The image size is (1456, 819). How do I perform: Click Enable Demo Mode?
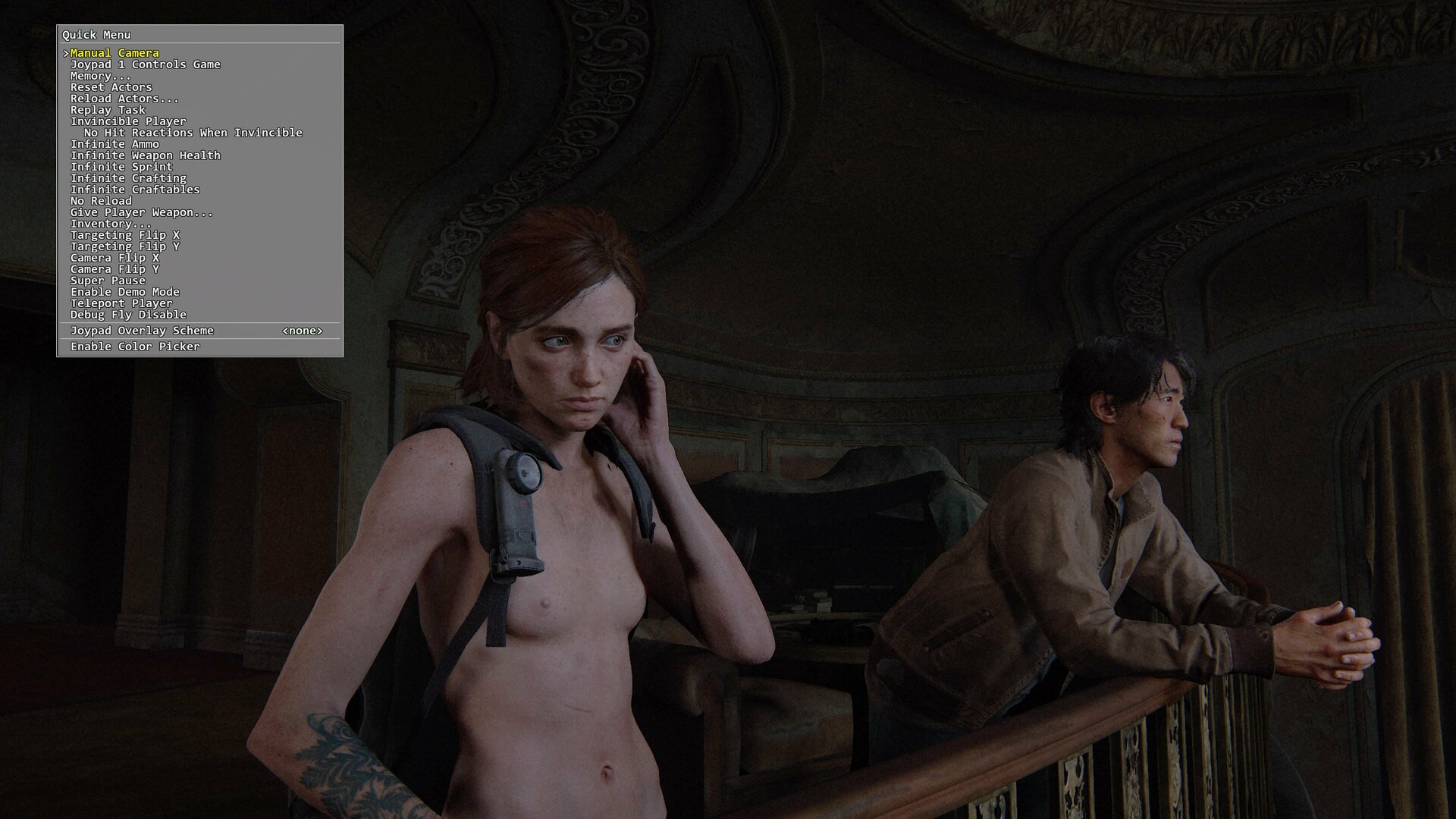(x=124, y=292)
